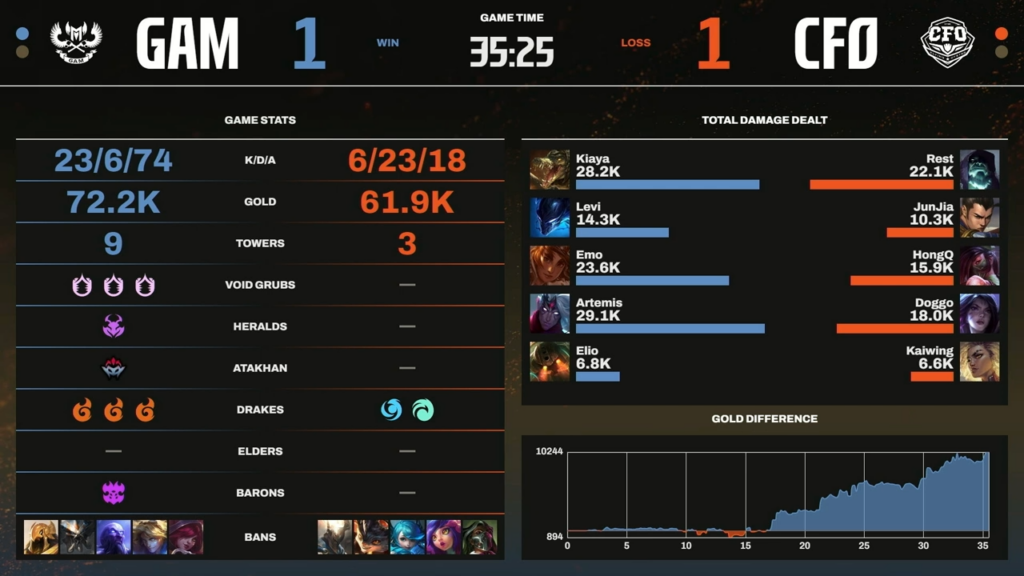
Task: Select Kiaya's champion portrait
Action: [549, 169]
